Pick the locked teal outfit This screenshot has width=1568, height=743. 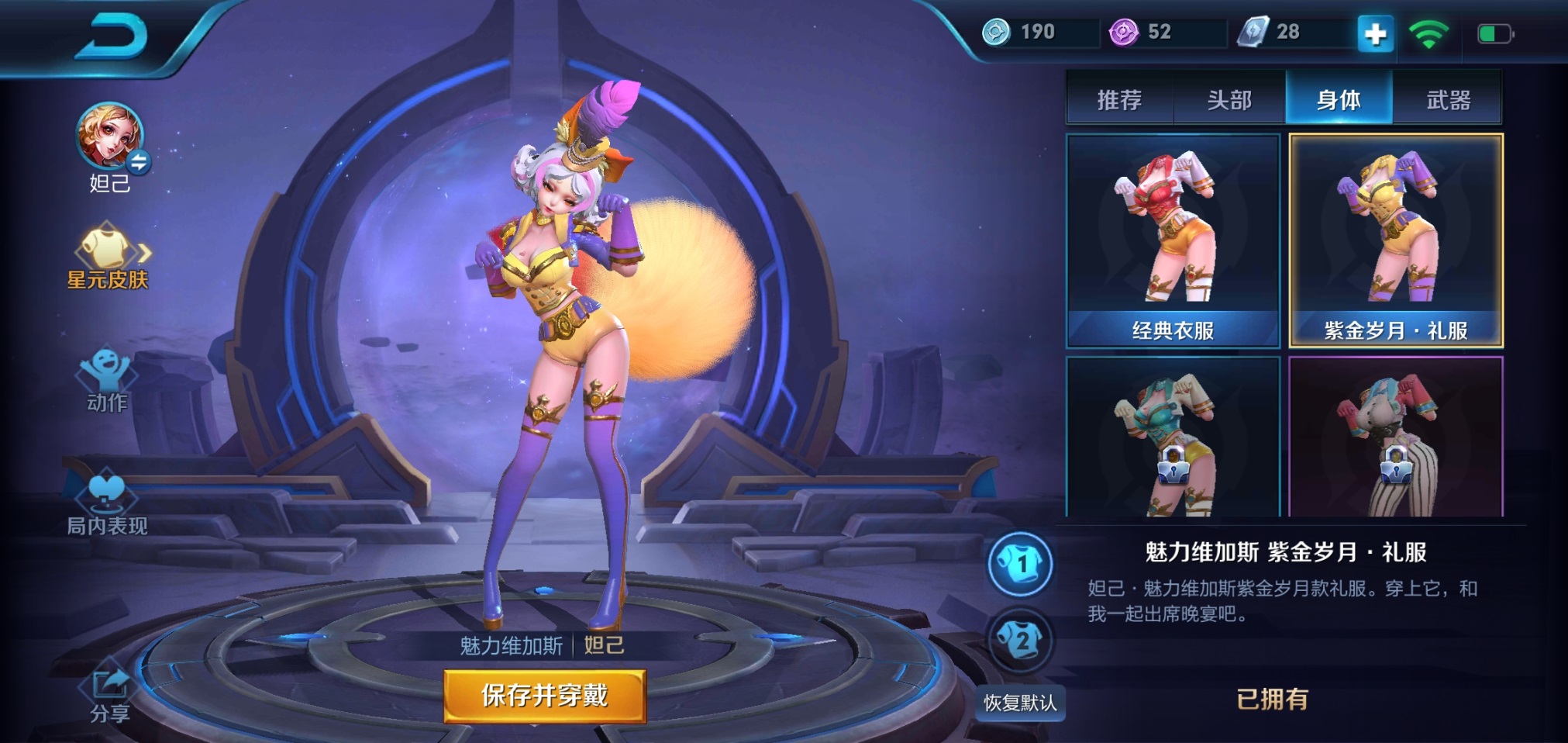coord(1173,437)
